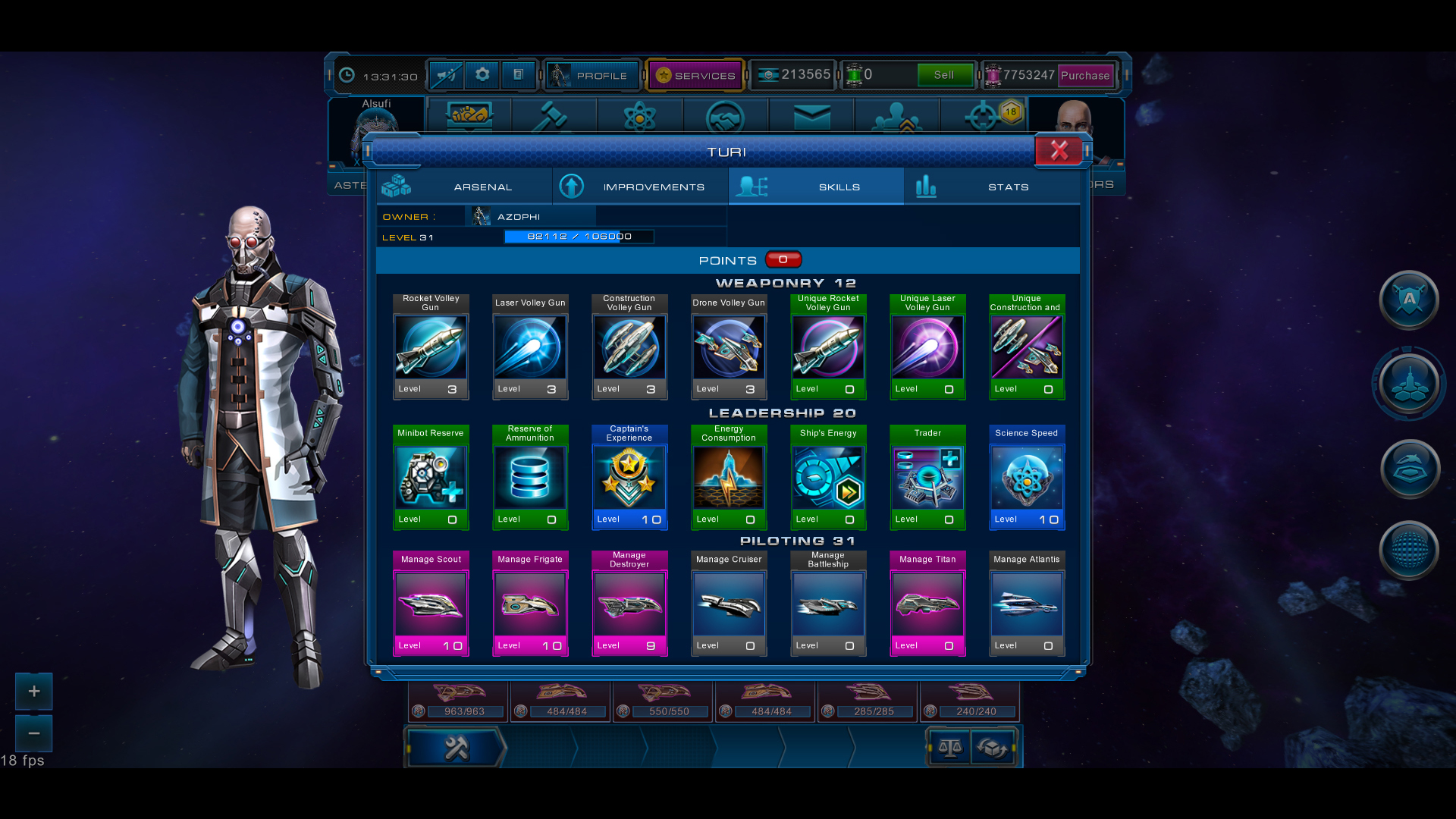Screen dimensions: 1456x819
Task: Click the alliance members ranking icon
Action: click(898, 118)
